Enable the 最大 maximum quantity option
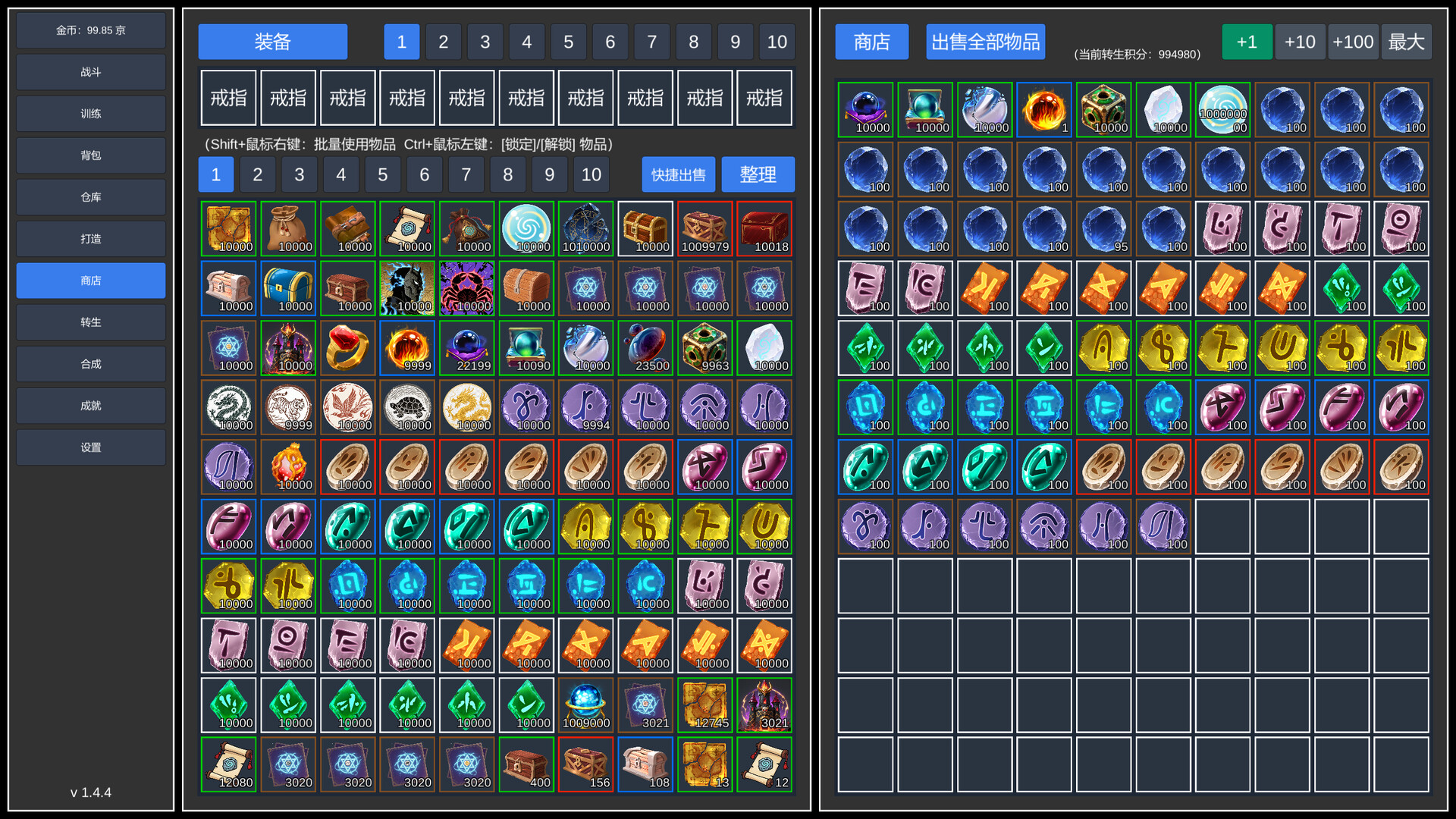Image resolution: width=1456 pixels, height=819 pixels. pyautogui.click(x=1407, y=42)
